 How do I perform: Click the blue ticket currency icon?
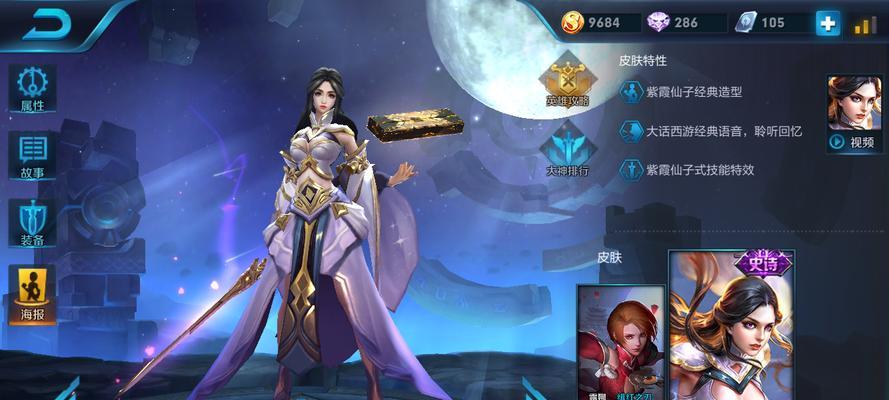[745, 23]
